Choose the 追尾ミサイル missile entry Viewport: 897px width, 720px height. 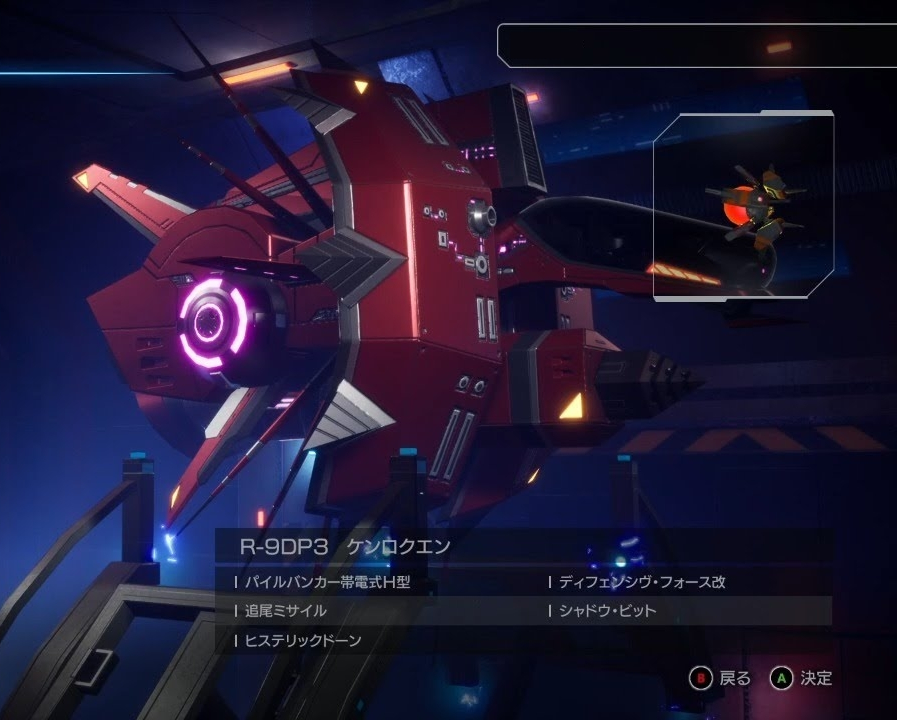tap(286, 611)
